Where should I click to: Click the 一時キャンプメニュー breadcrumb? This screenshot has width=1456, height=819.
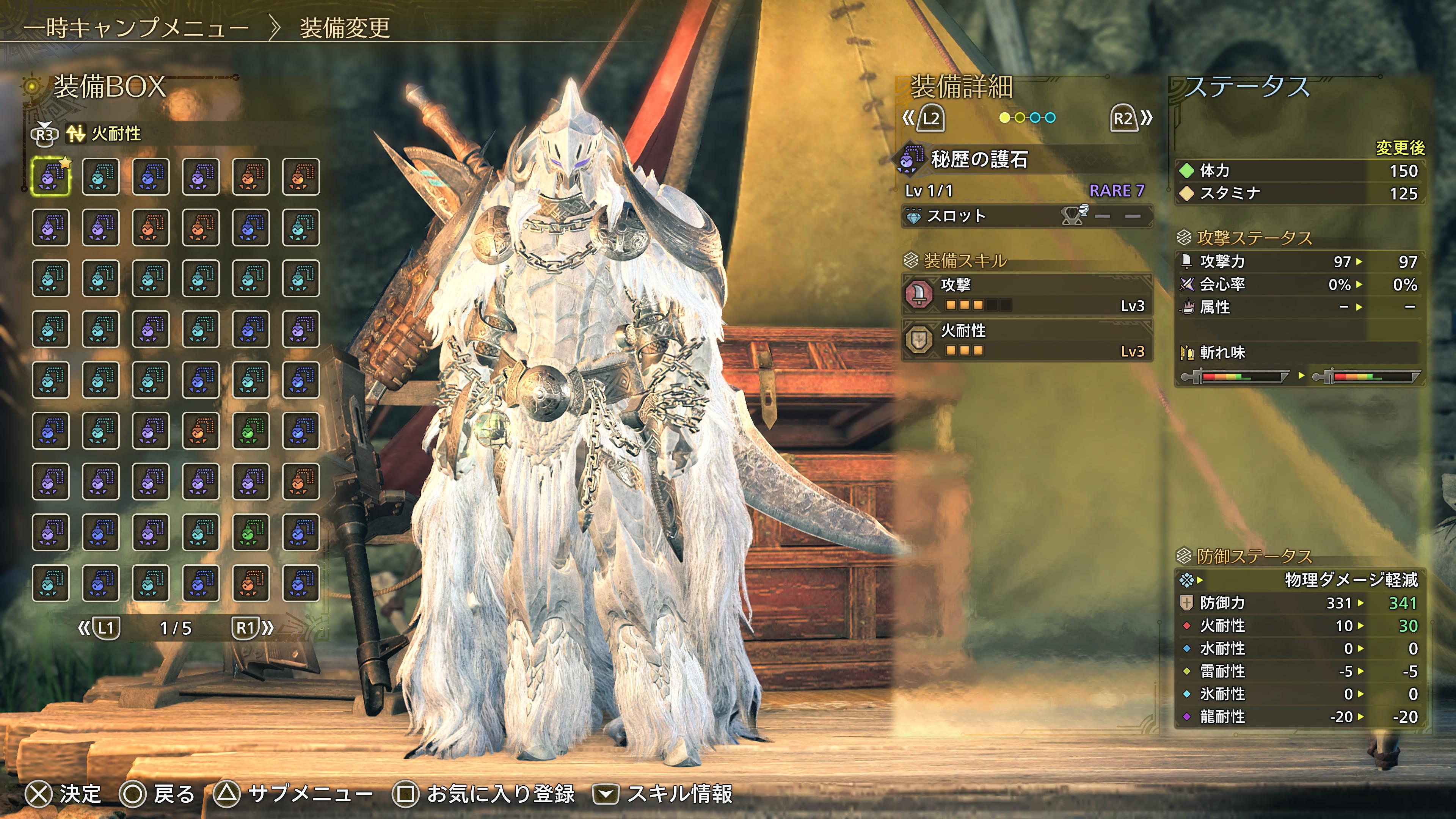136,28
